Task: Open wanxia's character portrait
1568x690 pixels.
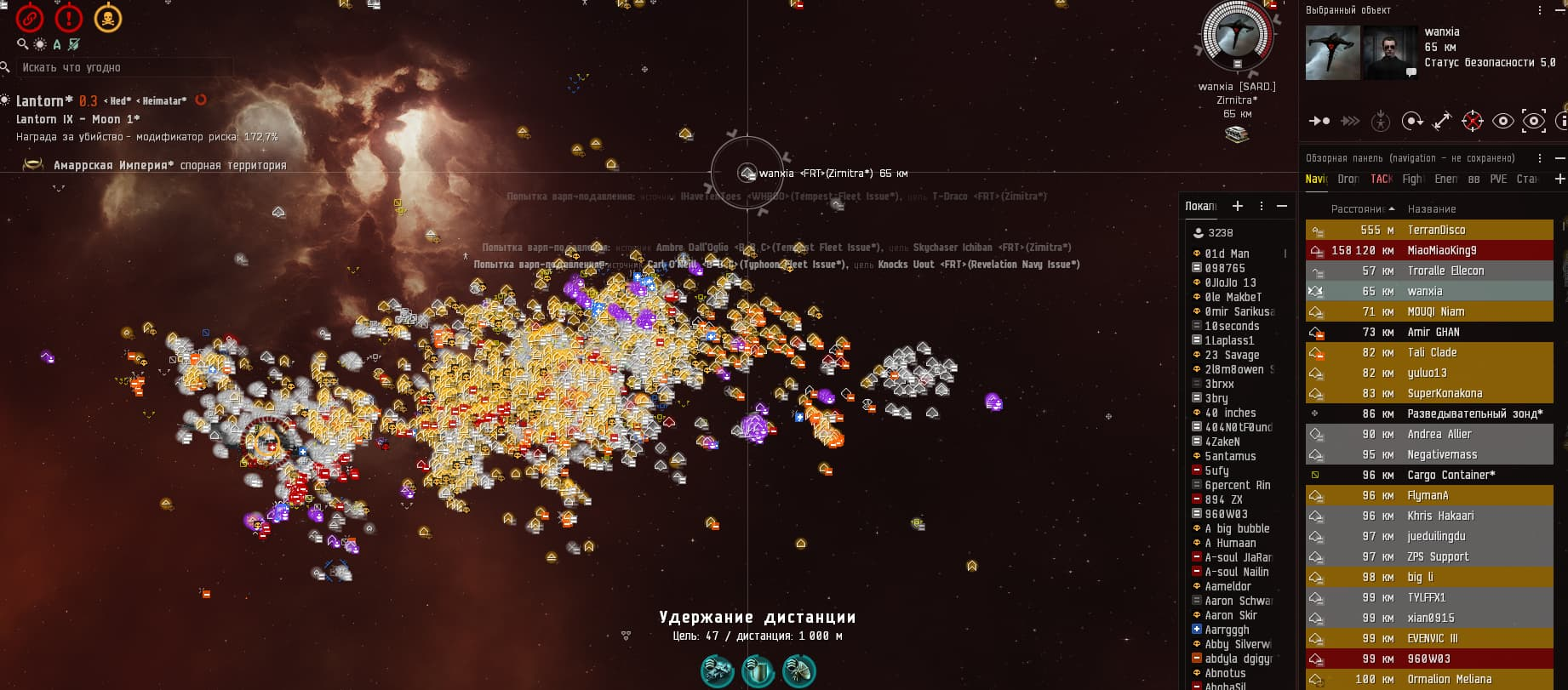Action: coord(1389,53)
